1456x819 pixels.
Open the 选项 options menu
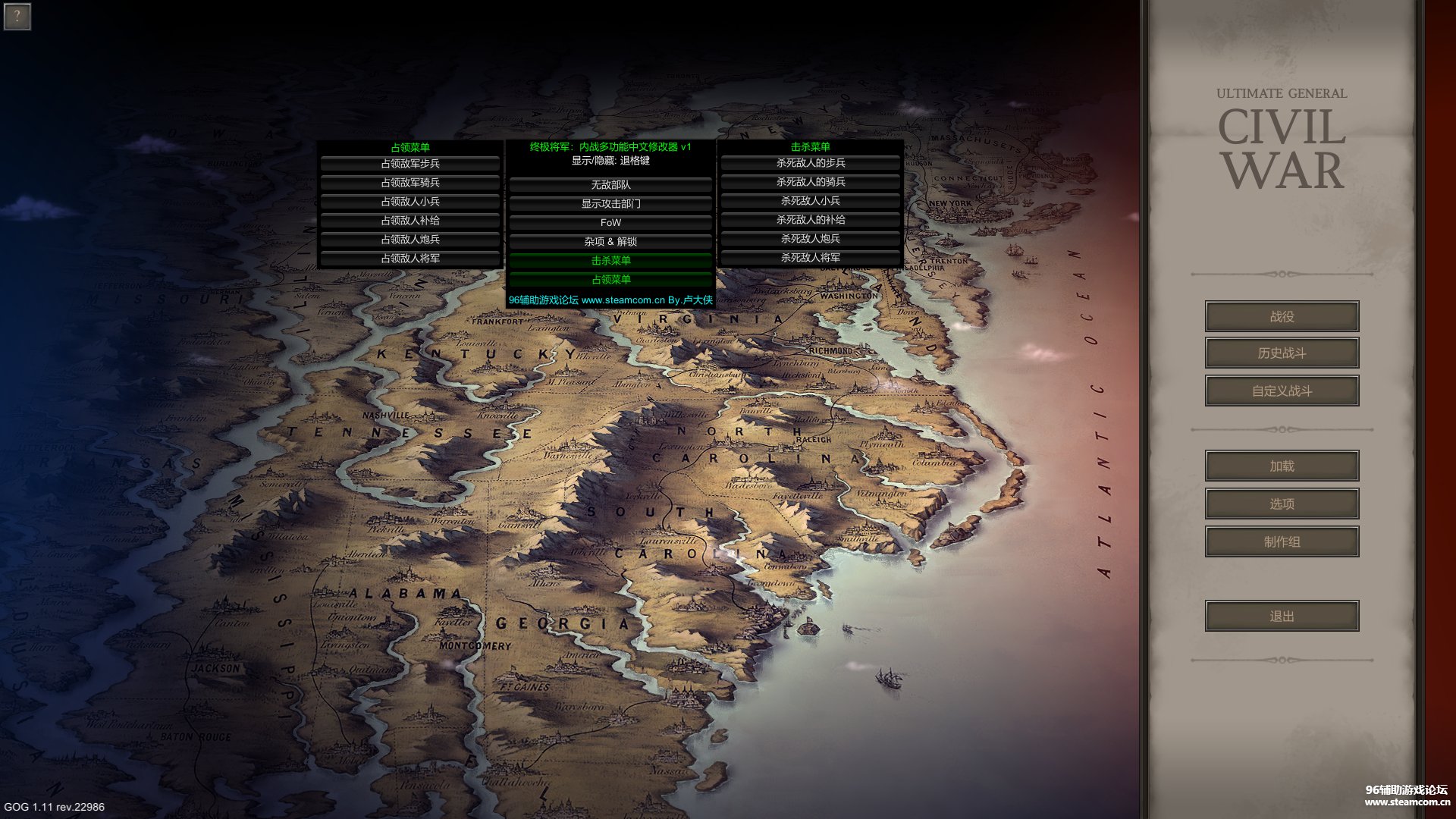tap(1282, 504)
